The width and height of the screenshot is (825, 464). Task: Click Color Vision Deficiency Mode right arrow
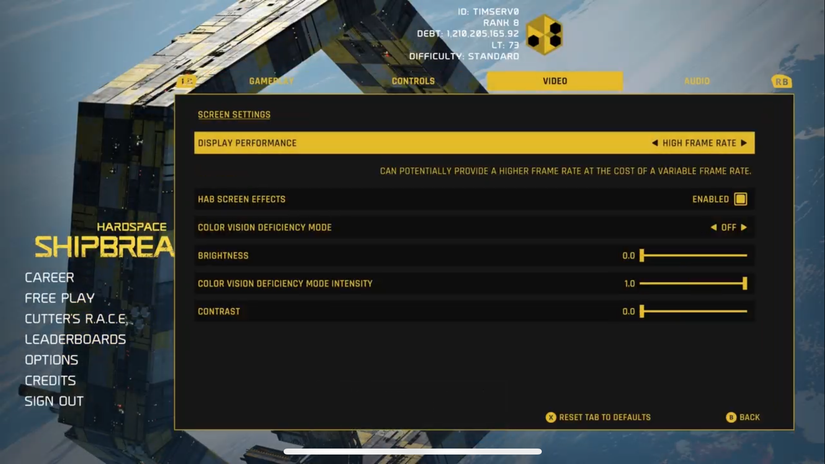[x=743, y=227]
